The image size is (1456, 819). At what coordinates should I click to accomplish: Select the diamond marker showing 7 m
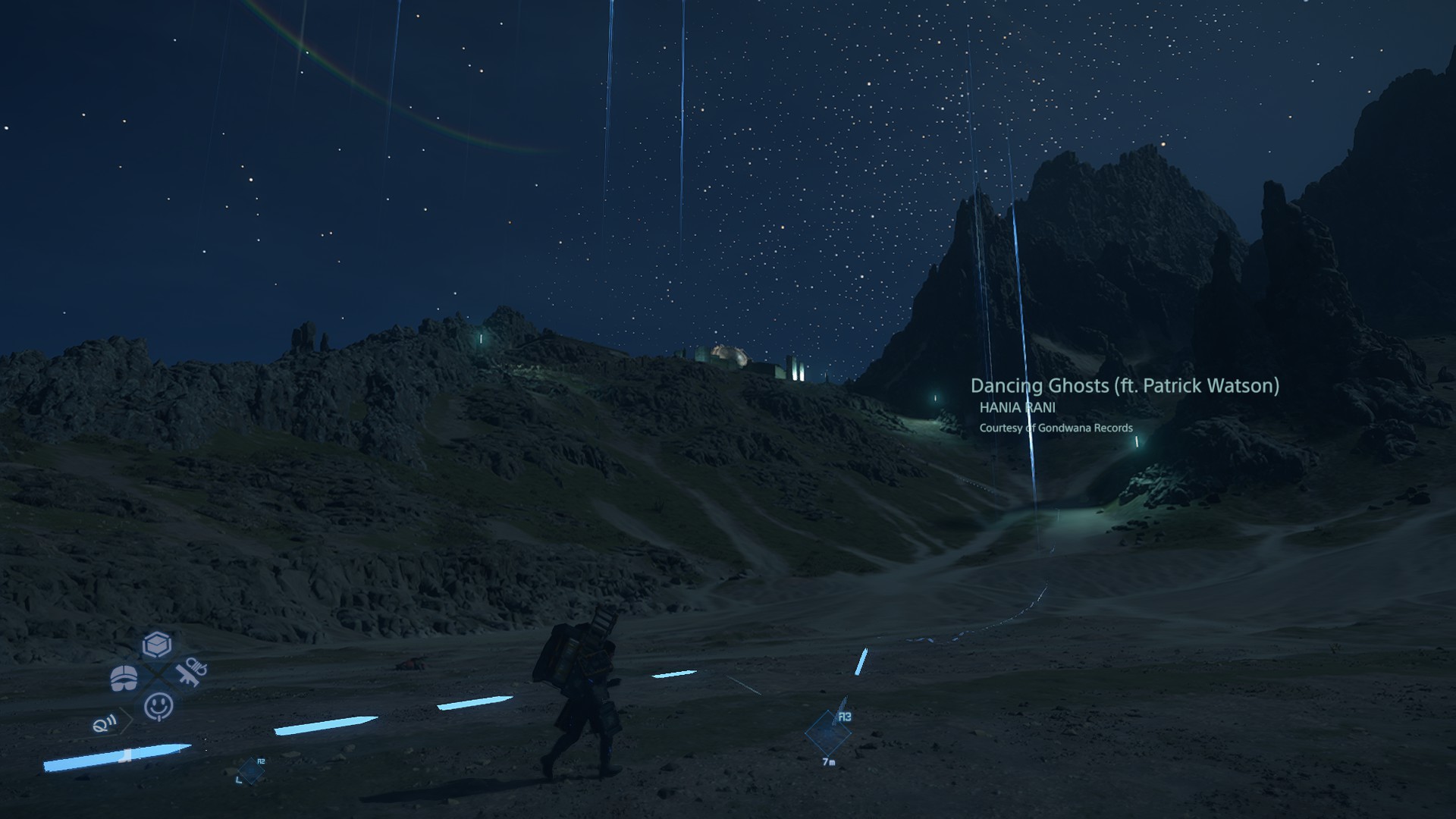click(x=827, y=733)
